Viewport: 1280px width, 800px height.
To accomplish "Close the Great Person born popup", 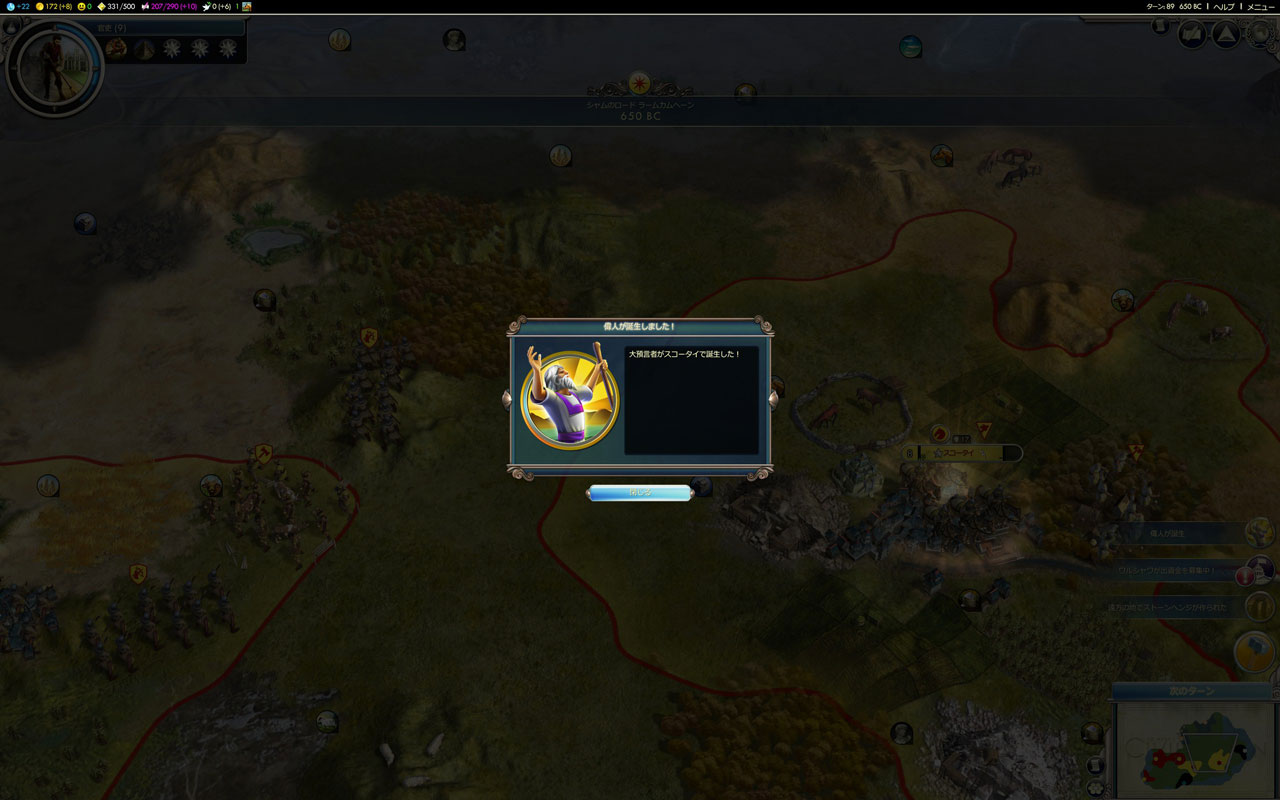I will [x=638, y=492].
